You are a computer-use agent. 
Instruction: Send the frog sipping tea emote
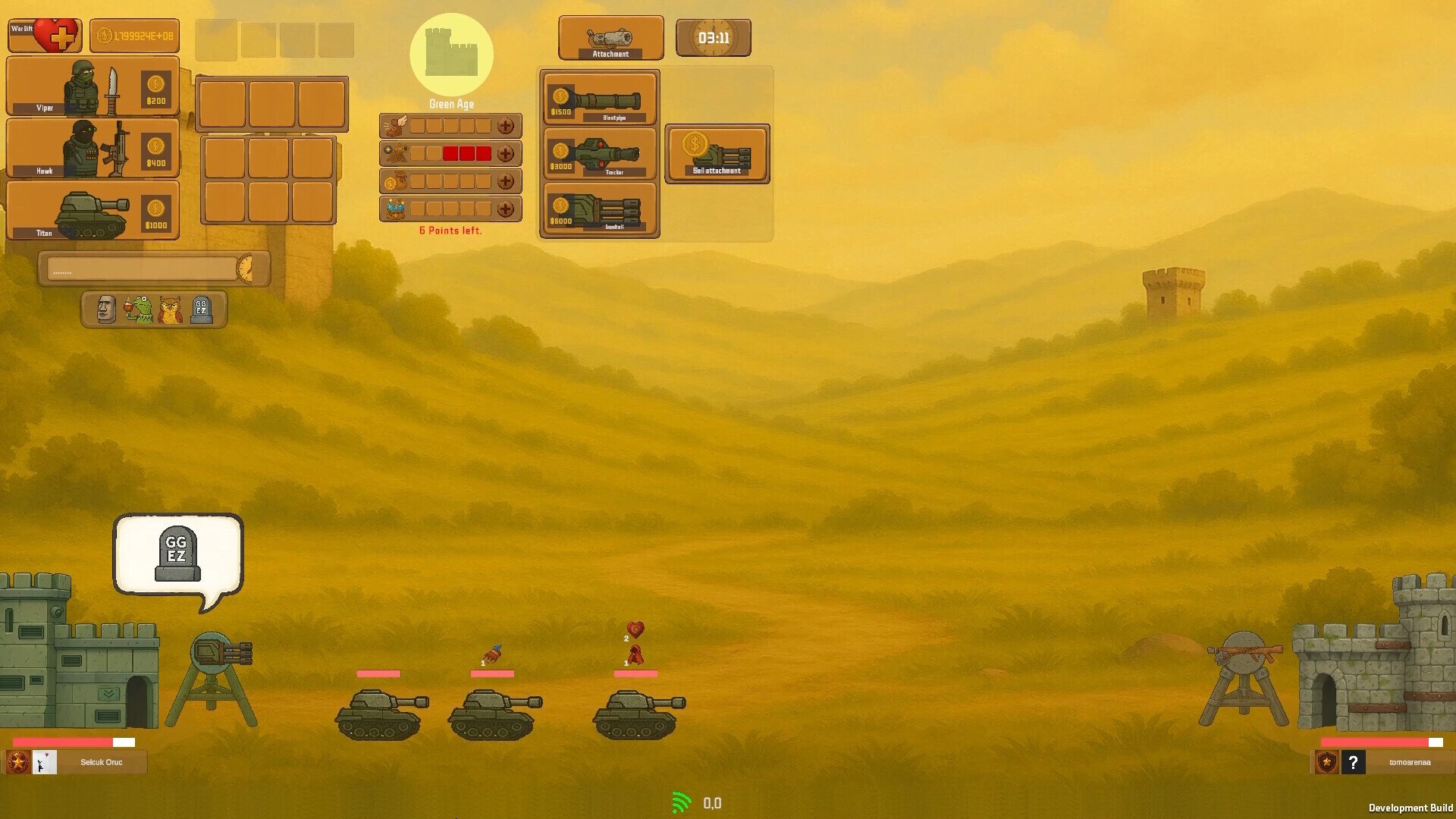click(x=139, y=309)
